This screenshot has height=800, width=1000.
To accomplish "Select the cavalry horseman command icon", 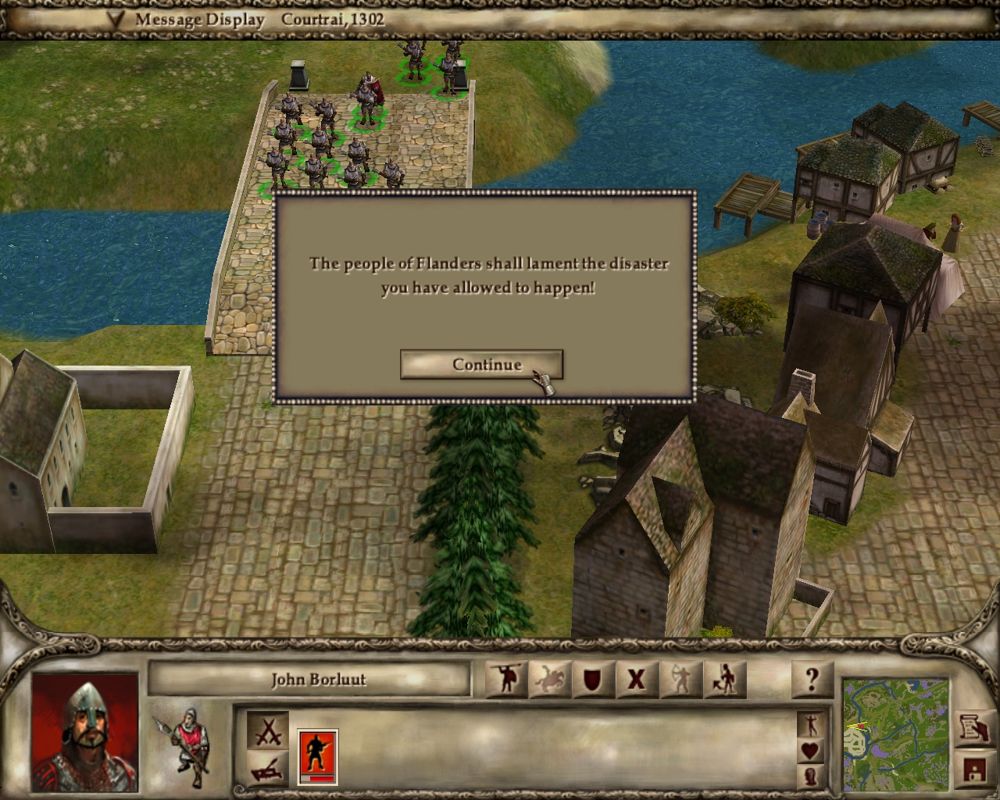I will coord(549,680).
